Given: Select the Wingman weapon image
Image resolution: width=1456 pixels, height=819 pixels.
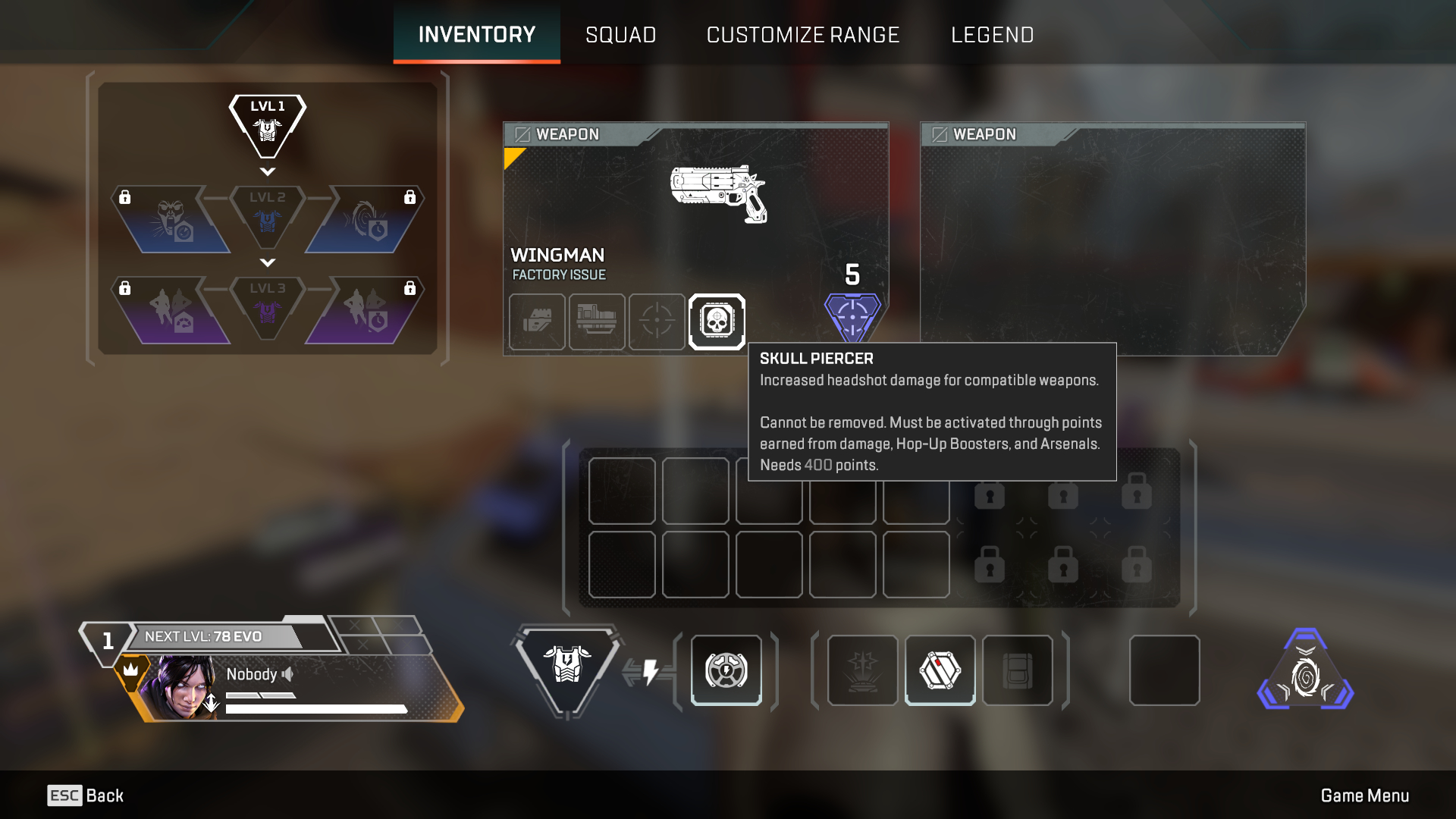Looking at the screenshot, I should tap(718, 194).
